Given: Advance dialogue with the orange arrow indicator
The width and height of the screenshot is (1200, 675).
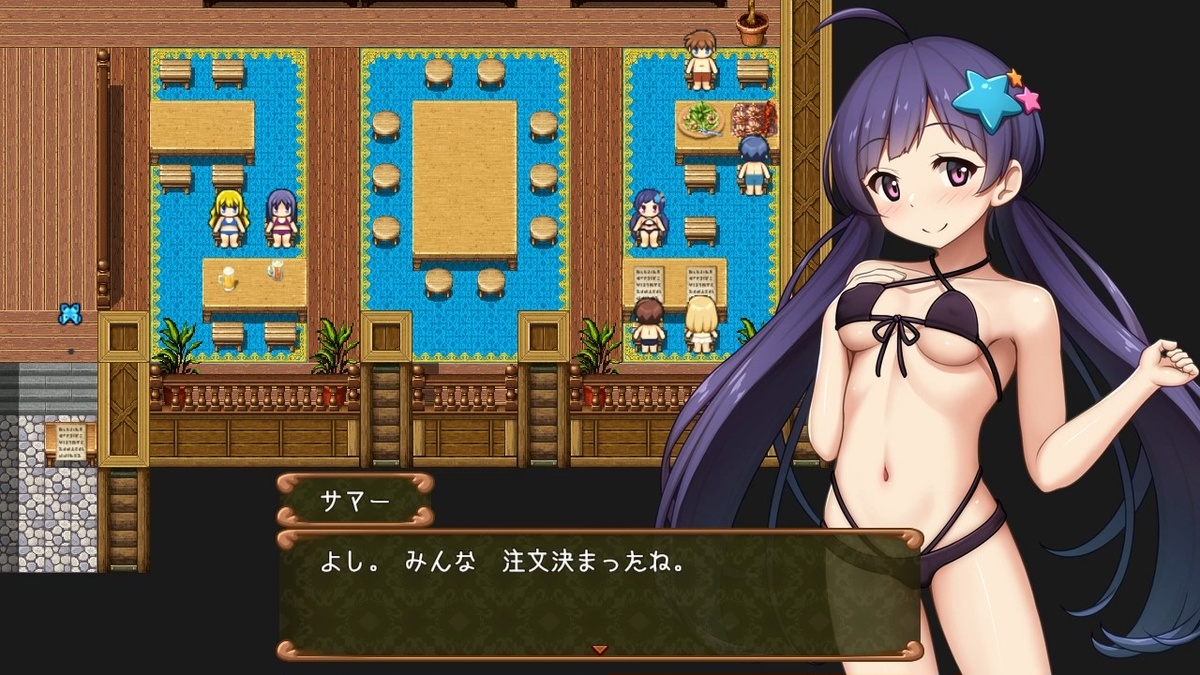Looking at the screenshot, I should click(x=599, y=649).
